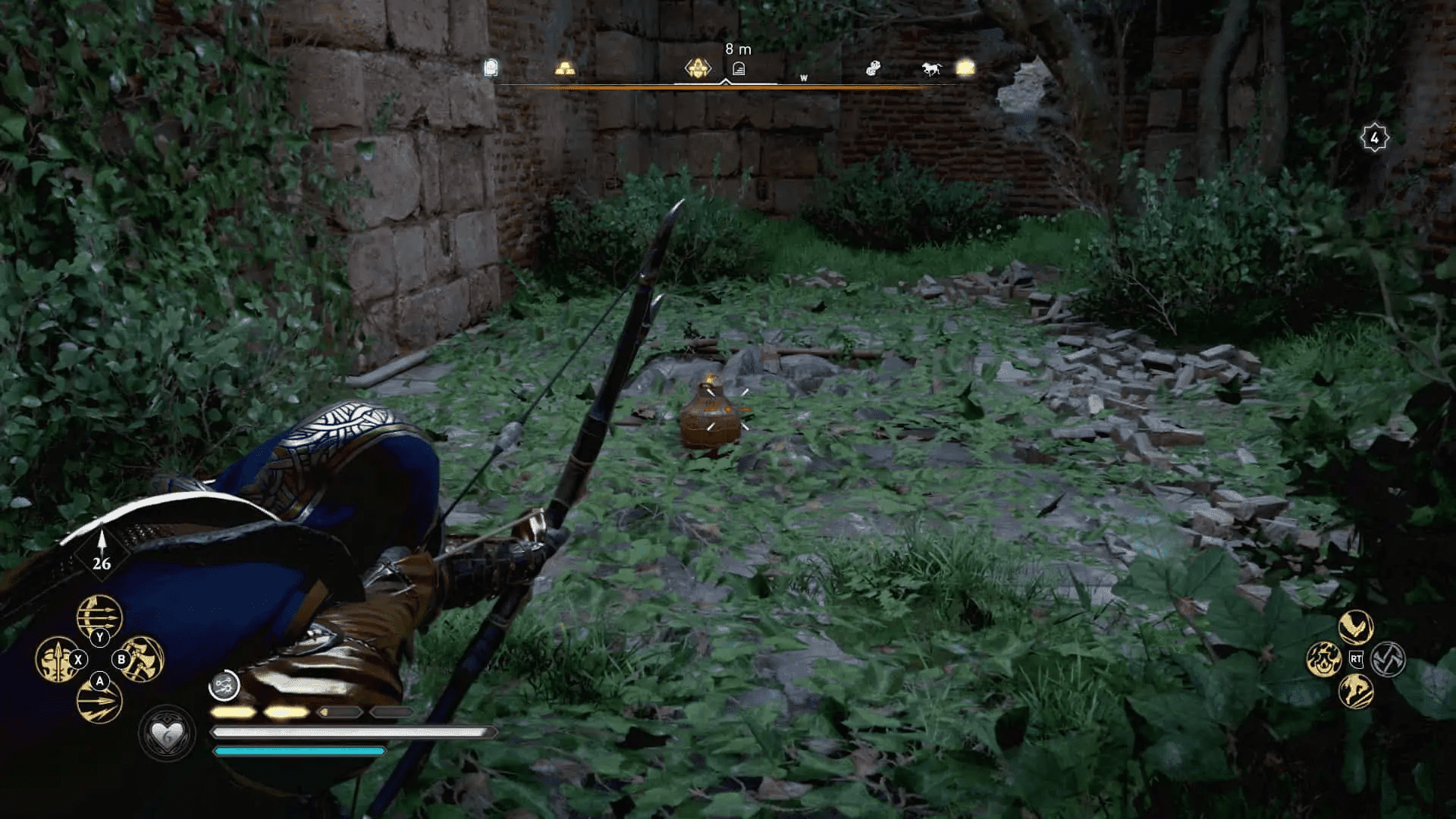Select the horse mount icon on compass
This screenshot has height=819, width=1456.
point(930,68)
